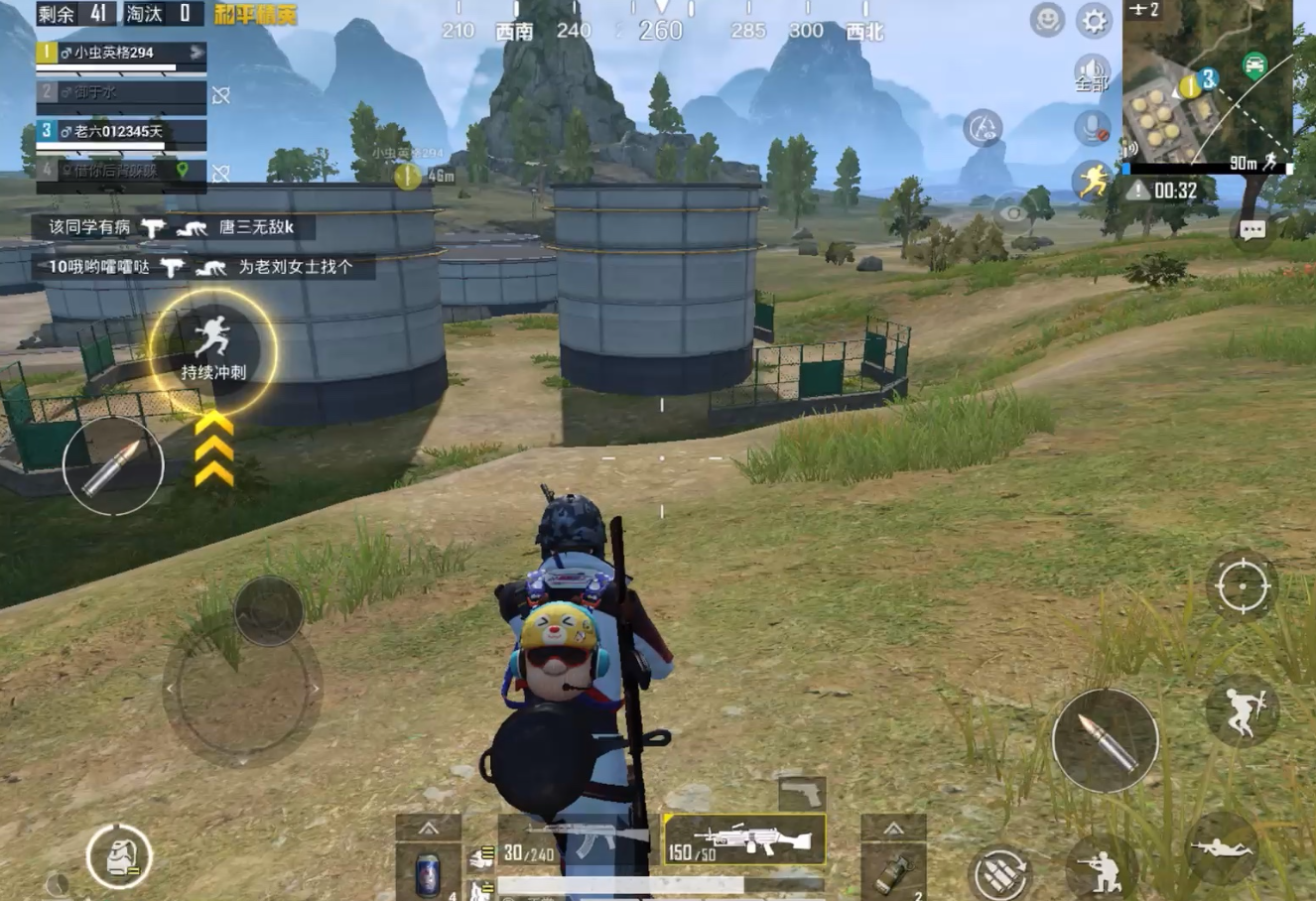Screen dimensions: 1316x901
Task: Select the rifle slot showing 30/240
Action: click(576, 841)
